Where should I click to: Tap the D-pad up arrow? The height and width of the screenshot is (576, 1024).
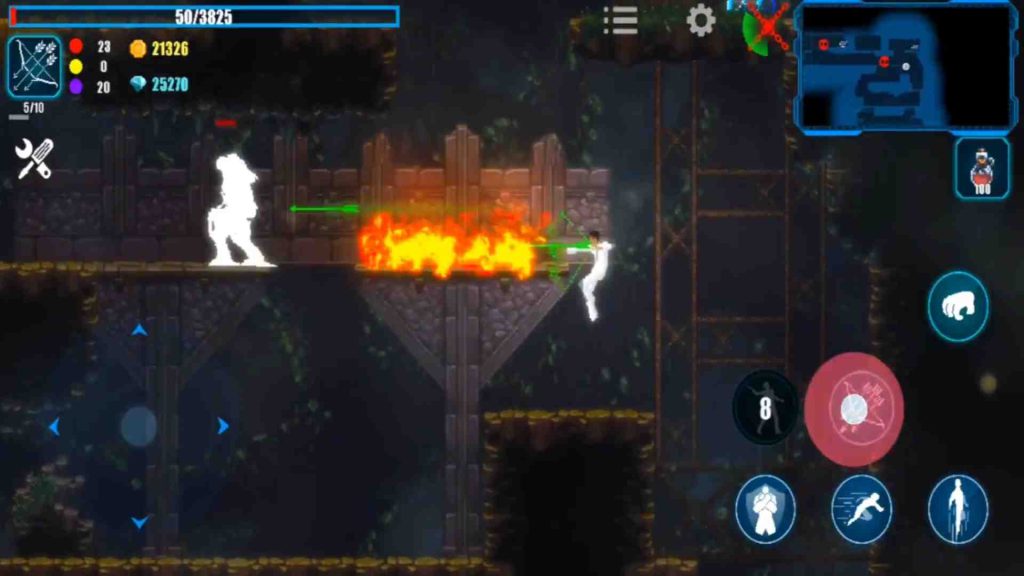(x=139, y=329)
